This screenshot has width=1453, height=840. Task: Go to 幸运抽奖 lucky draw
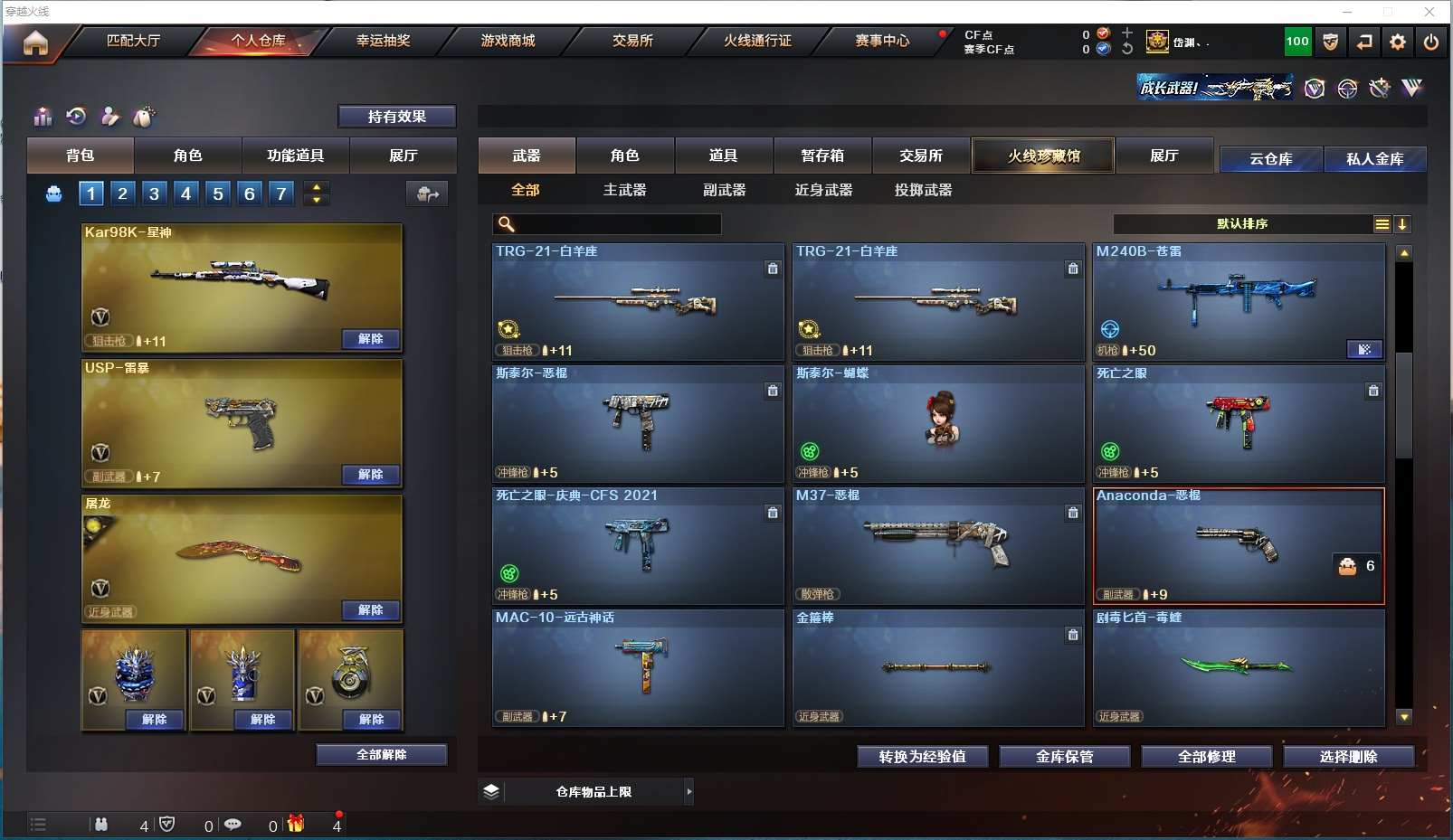pyautogui.click(x=383, y=41)
